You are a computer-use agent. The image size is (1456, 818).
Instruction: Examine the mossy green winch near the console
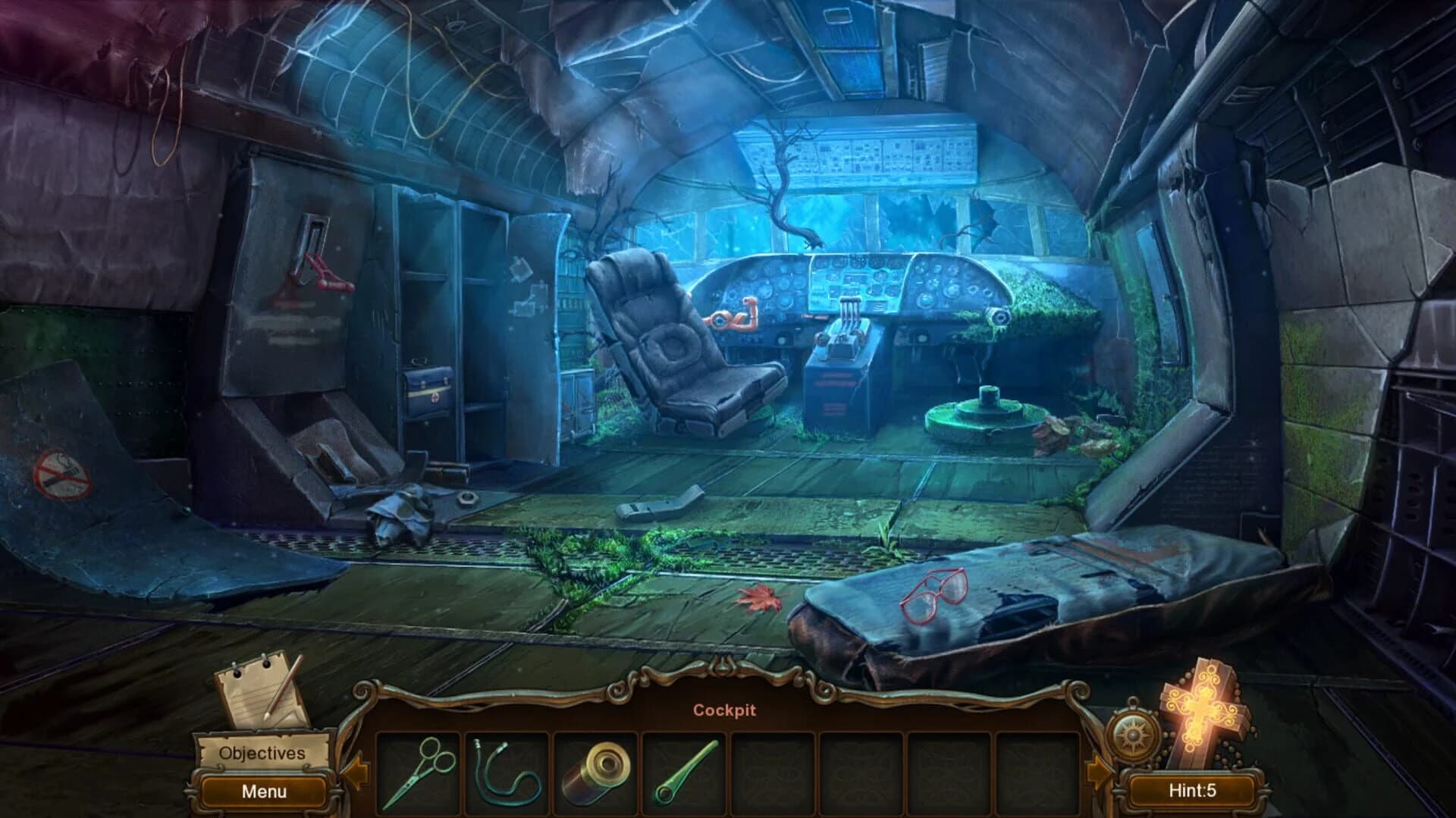pyautogui.click(x=982, y=413)
